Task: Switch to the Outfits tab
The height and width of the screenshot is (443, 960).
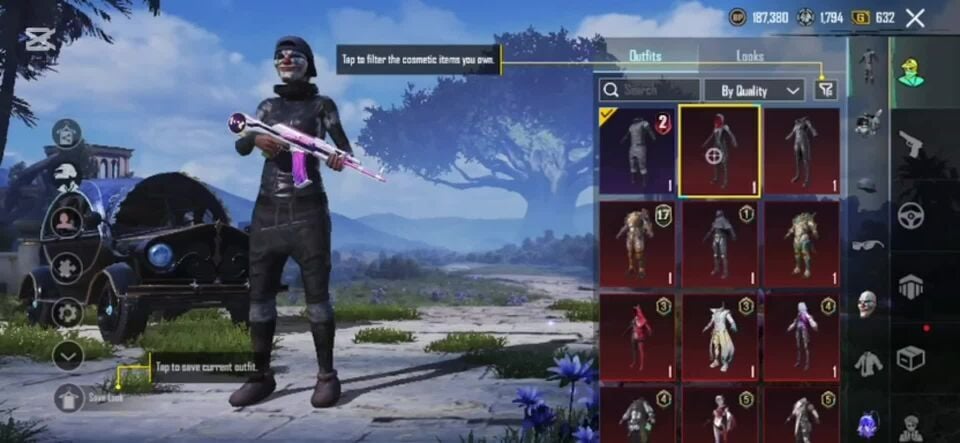Action: (645, 56)
